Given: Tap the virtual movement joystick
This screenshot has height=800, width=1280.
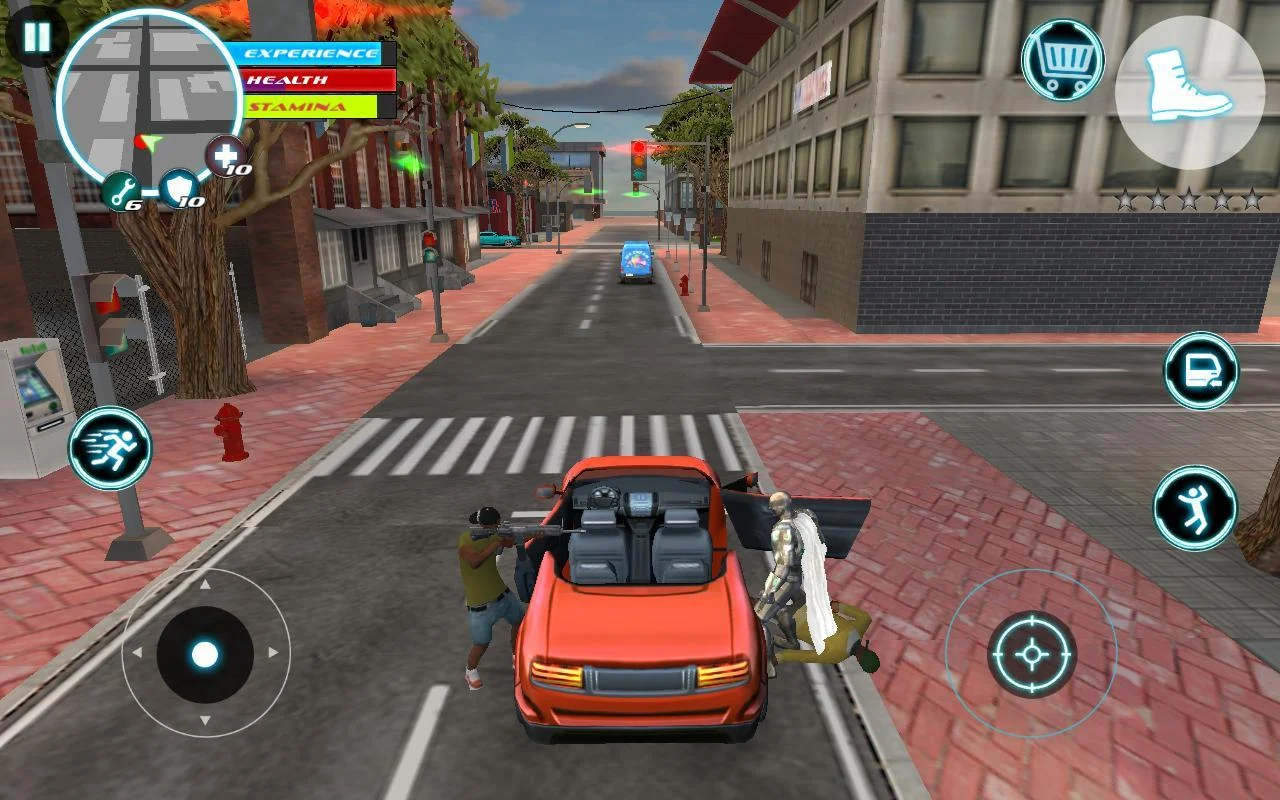Looking at the screenshot, I should [205, 655].
